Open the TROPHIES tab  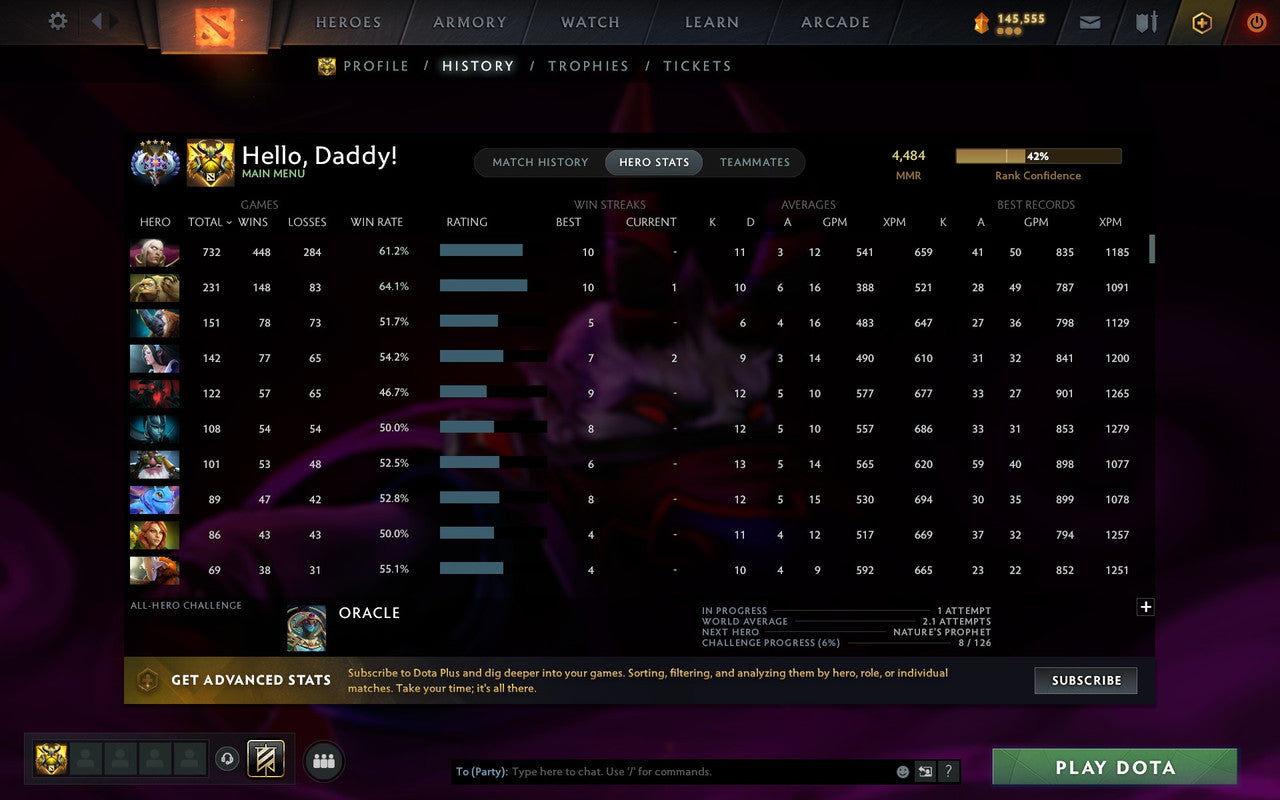[588, 65]
